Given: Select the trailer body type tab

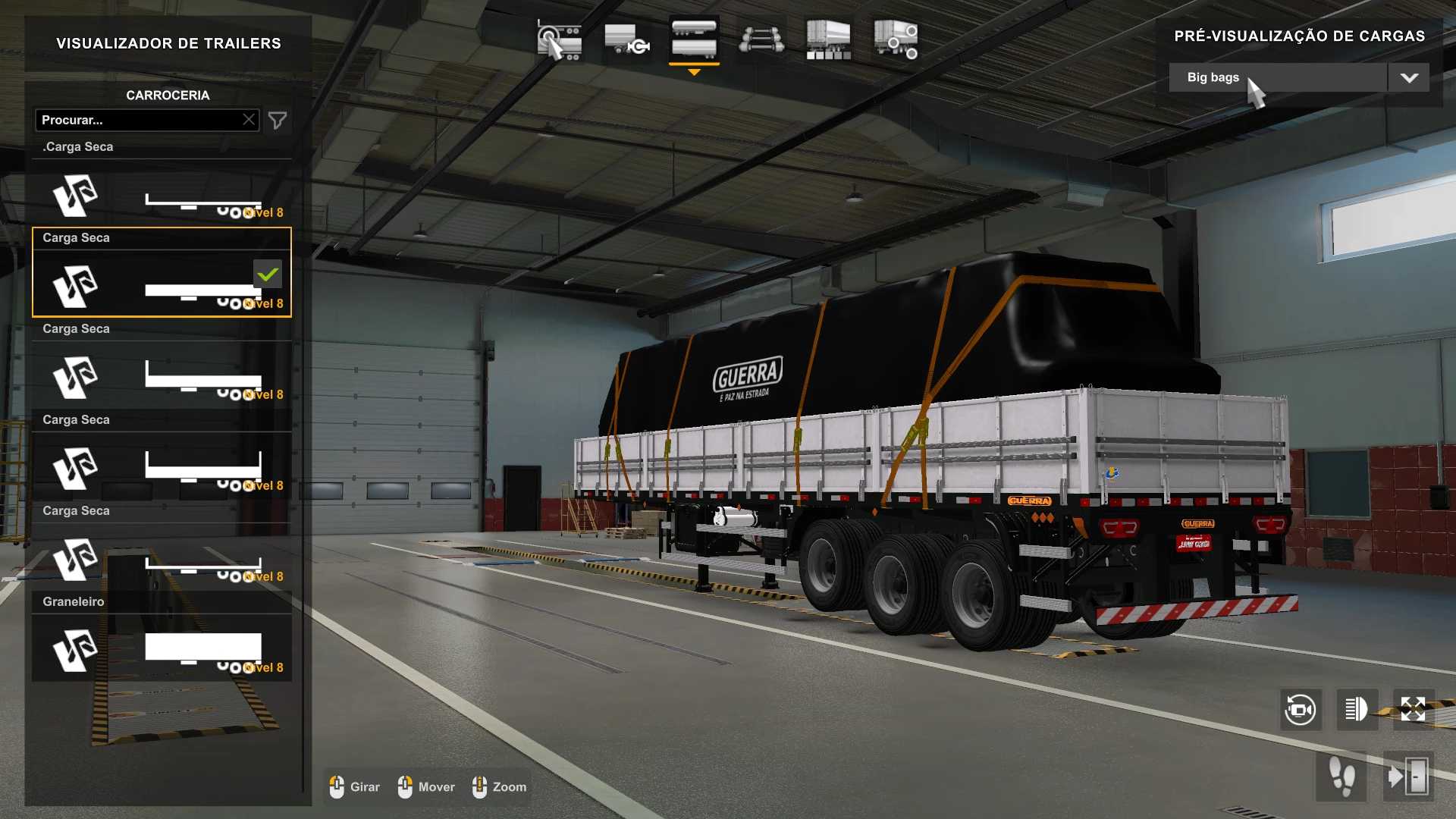Looking at the screenshot, I should (694, 41).
